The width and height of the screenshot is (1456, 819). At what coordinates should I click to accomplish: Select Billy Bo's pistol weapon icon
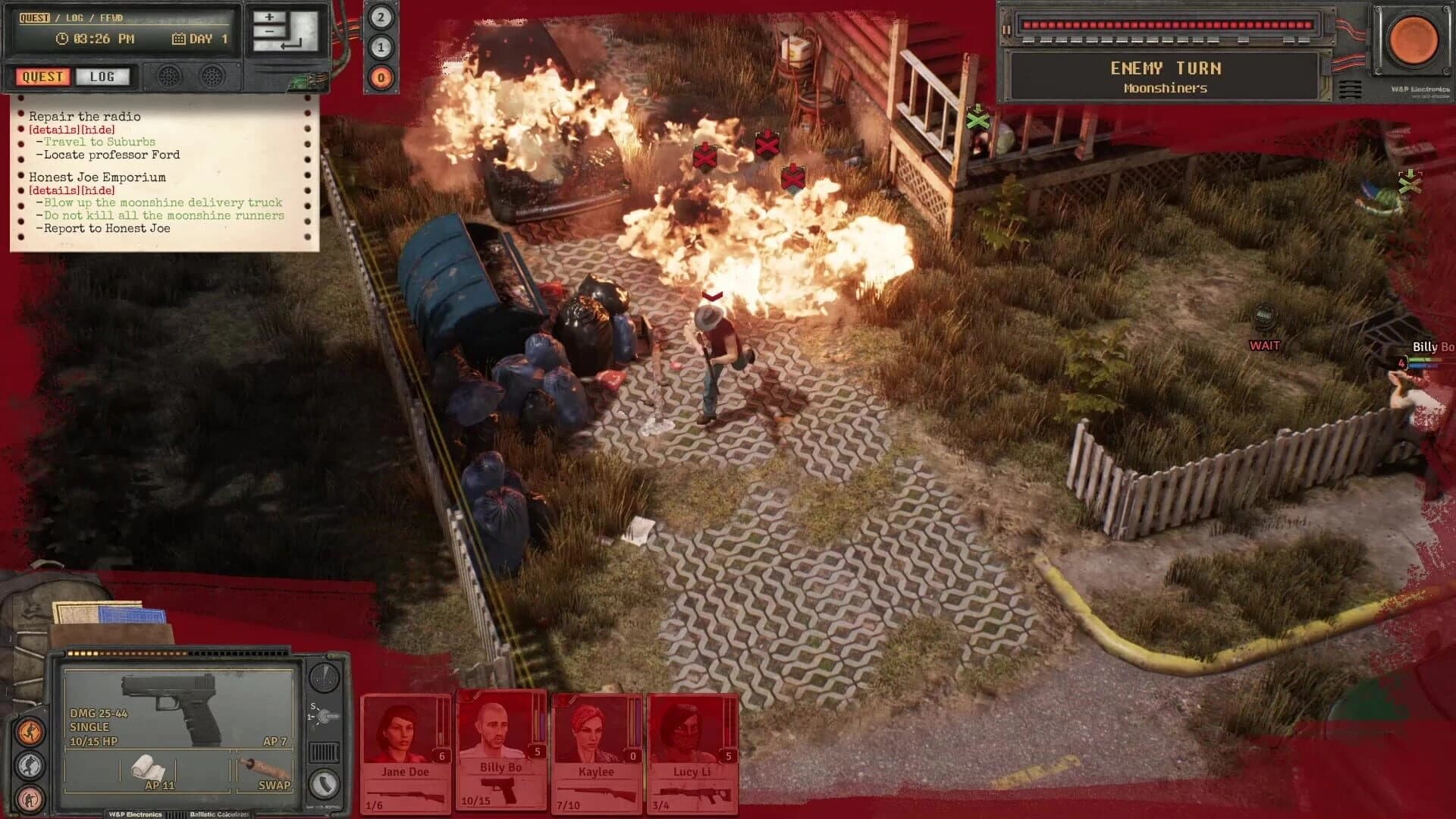tap(500, 790)
